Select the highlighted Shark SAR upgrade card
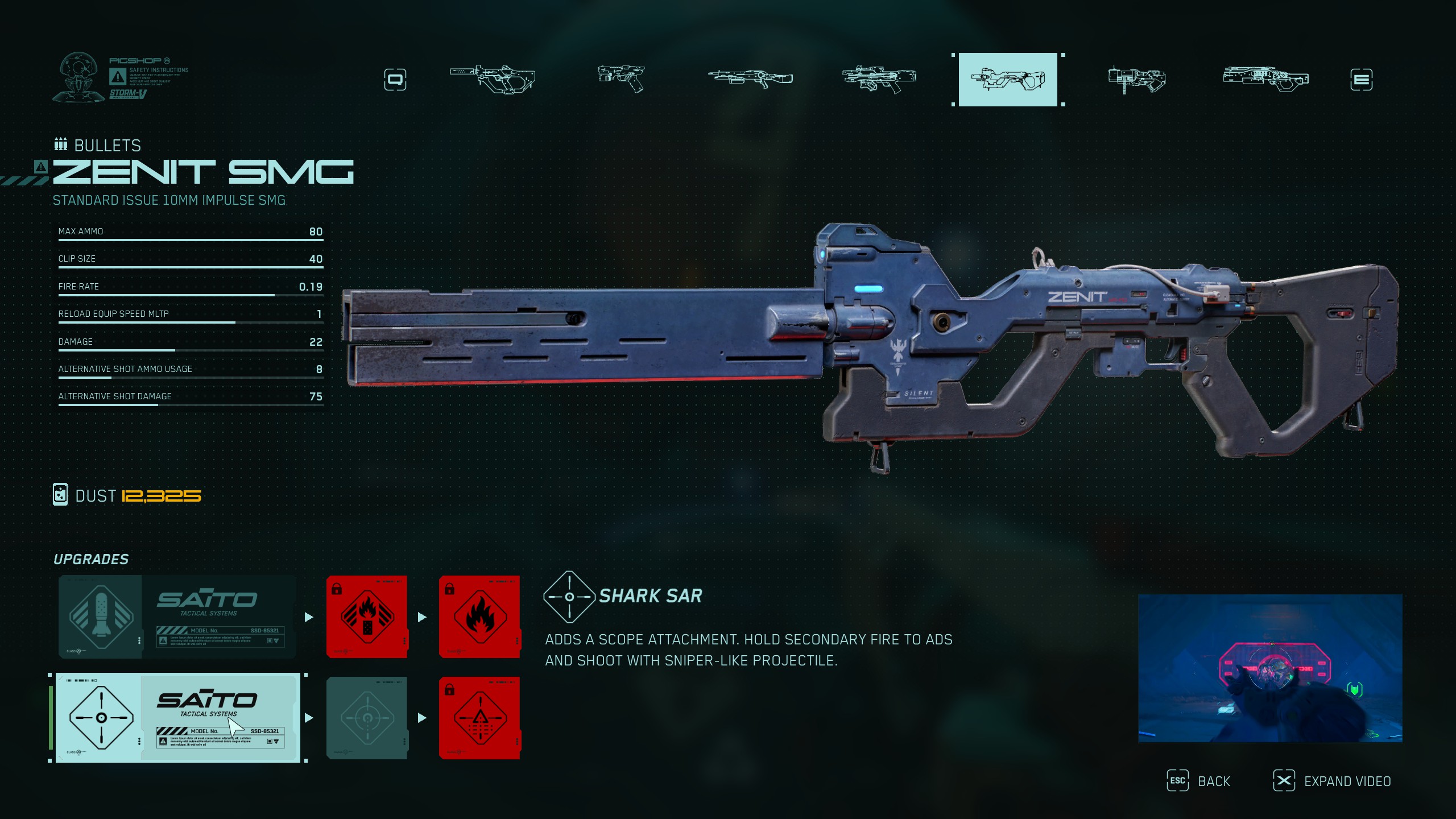 pyautogui.click(x=177, y=718)
